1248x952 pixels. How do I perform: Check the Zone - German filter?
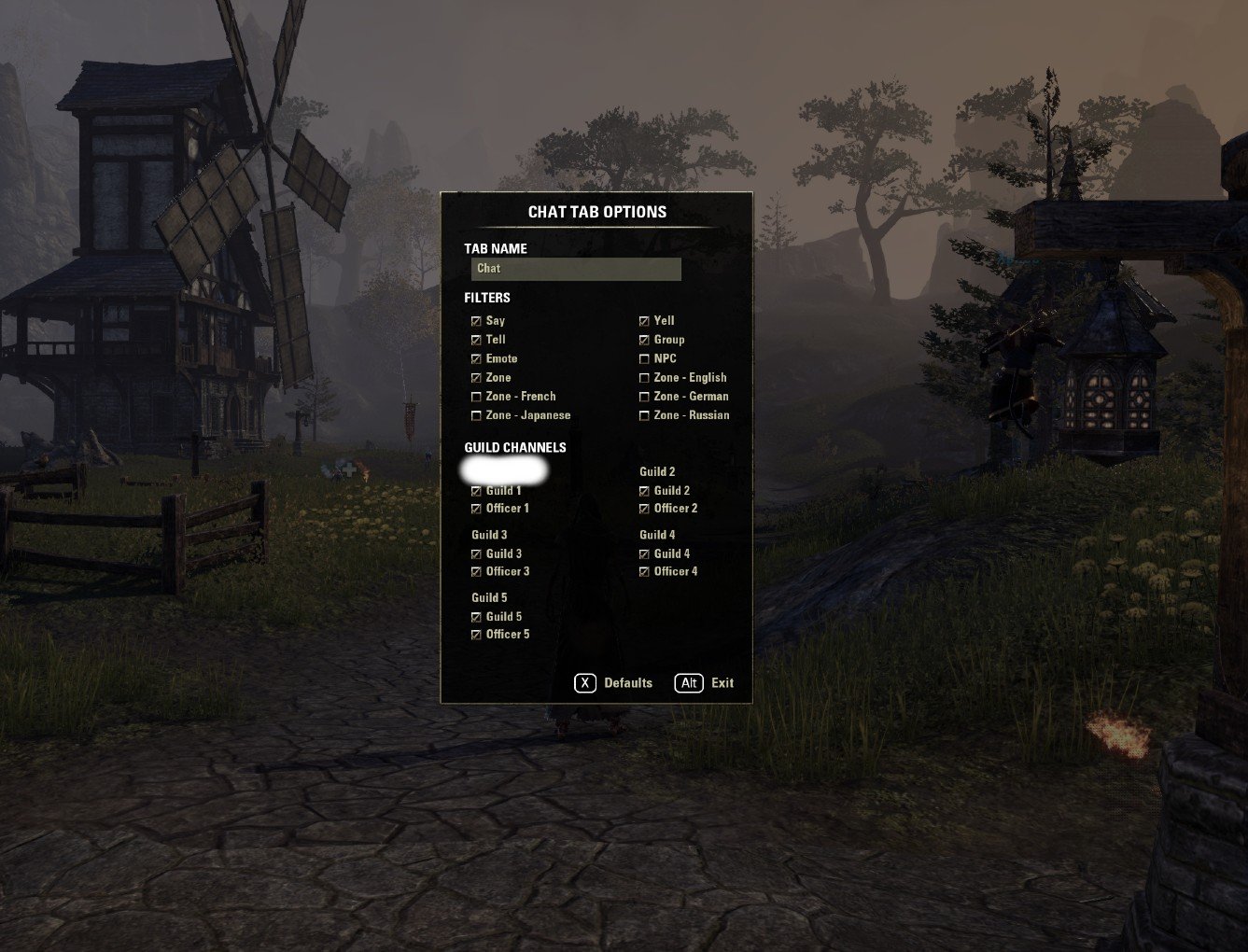click(644, 397)
